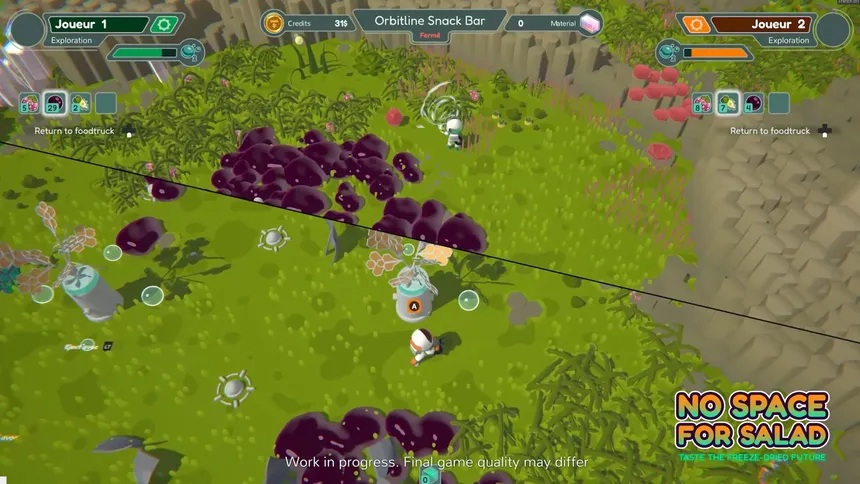Select Joueur 1's dark purple fruit slot

click(x=54, y=102)
